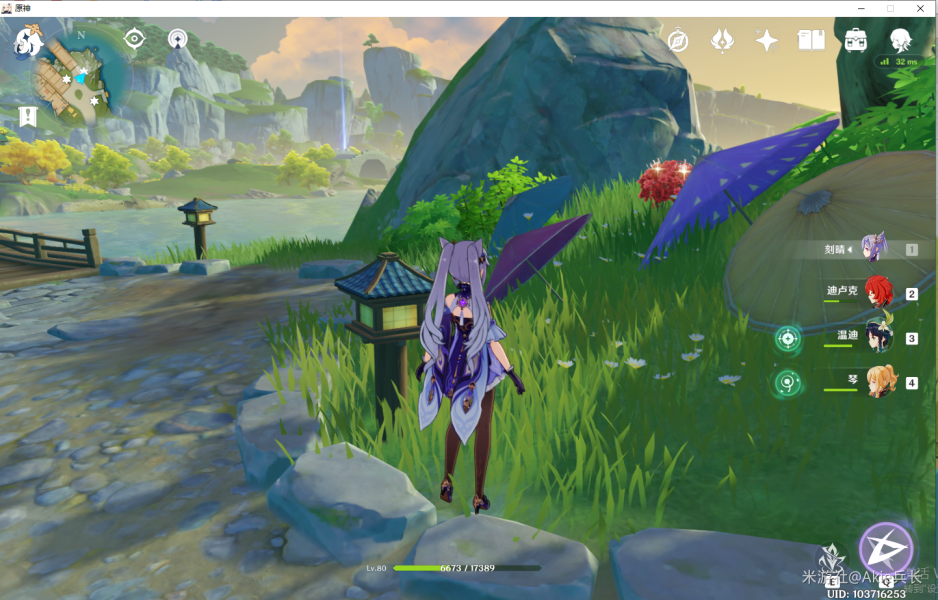Image resolution: width=938 pixels, height=600 pixels.
Task: Open the compass events icon
Action: point(678,40)
